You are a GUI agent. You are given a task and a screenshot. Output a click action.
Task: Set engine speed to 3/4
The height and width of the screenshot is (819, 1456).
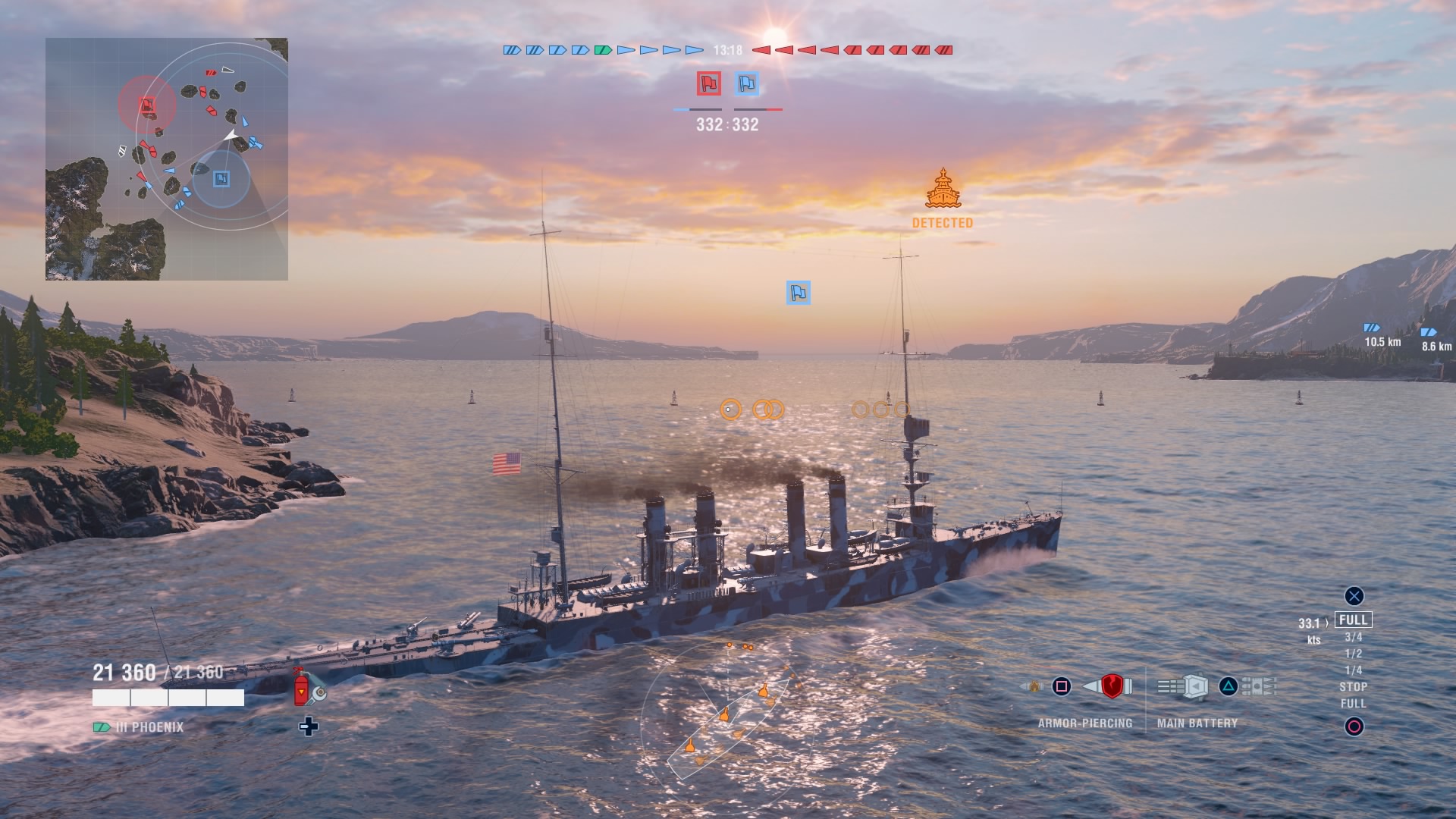pyautogui.click(x=1354, y=637)
